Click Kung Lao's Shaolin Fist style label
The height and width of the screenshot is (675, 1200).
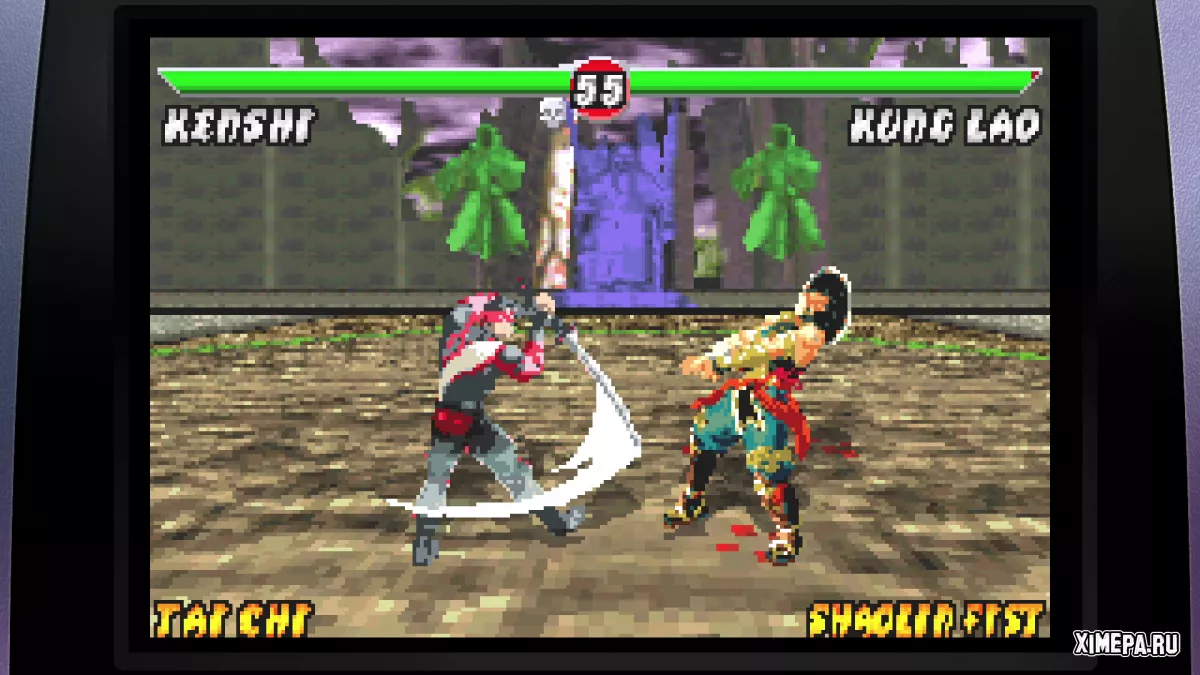click(926, 619)
